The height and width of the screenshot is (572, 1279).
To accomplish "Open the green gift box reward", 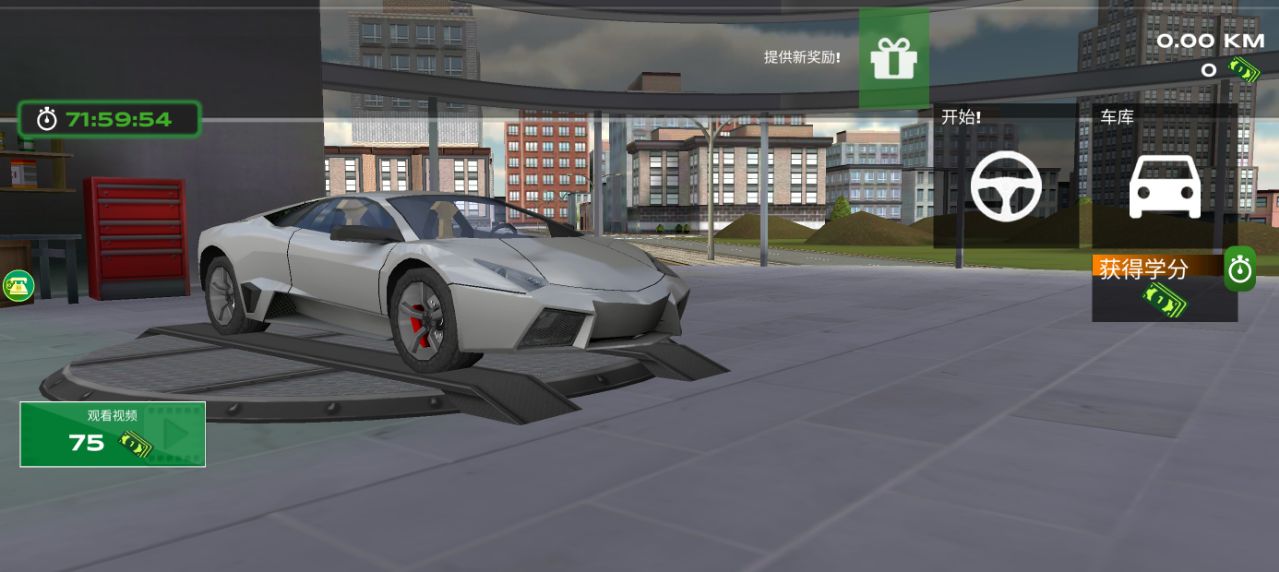I will click(893, 58).
